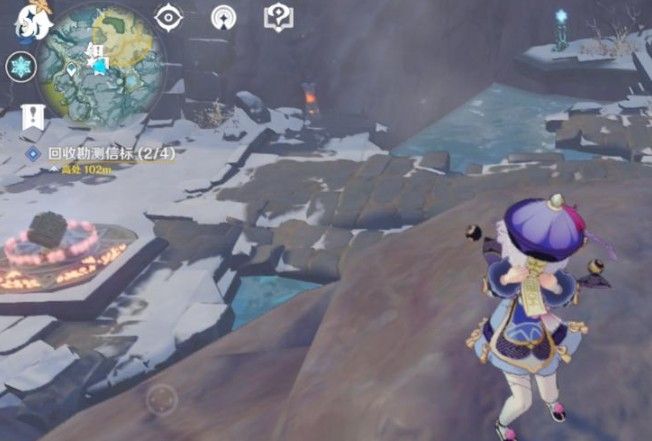Open the question-mark book tutorial icon
The height and width of the screenshot is (441, 652).
click(277, 17)
